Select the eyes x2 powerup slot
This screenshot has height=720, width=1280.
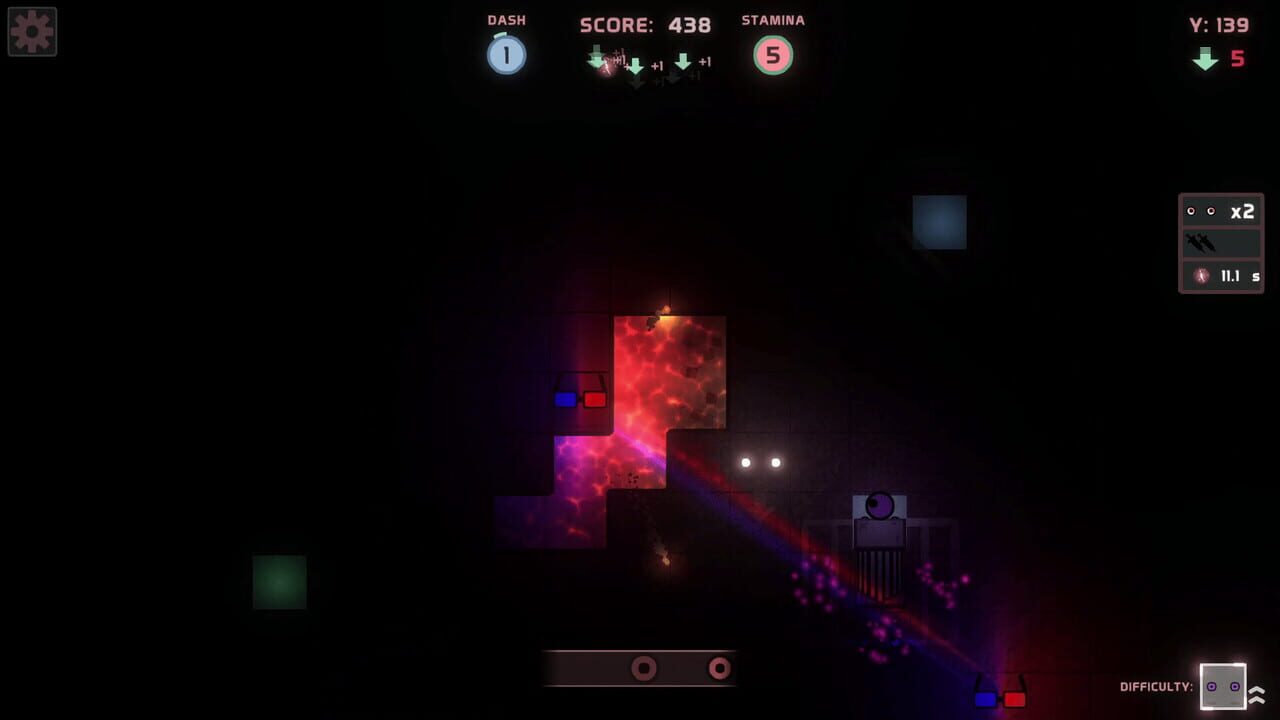coord(1220,211)
